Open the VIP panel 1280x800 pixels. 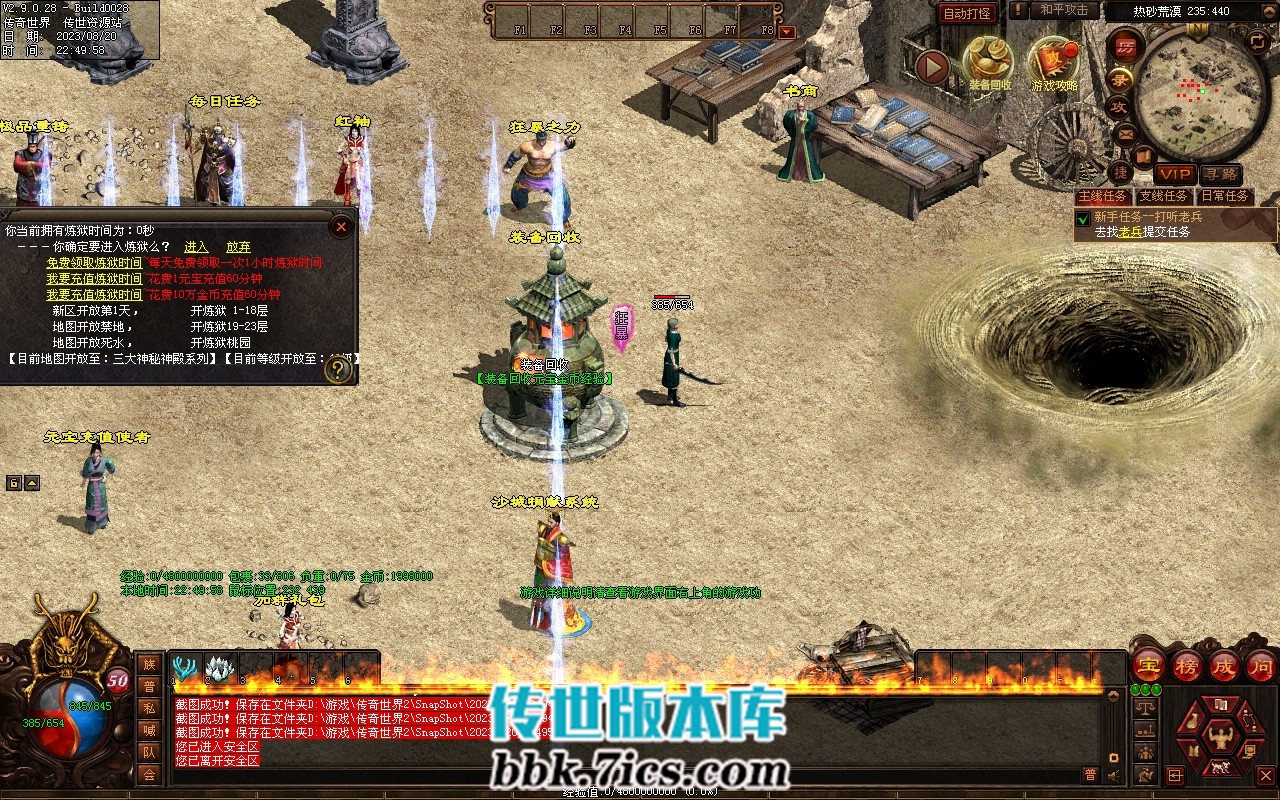pyautogui.click(x=1174, y=175)
